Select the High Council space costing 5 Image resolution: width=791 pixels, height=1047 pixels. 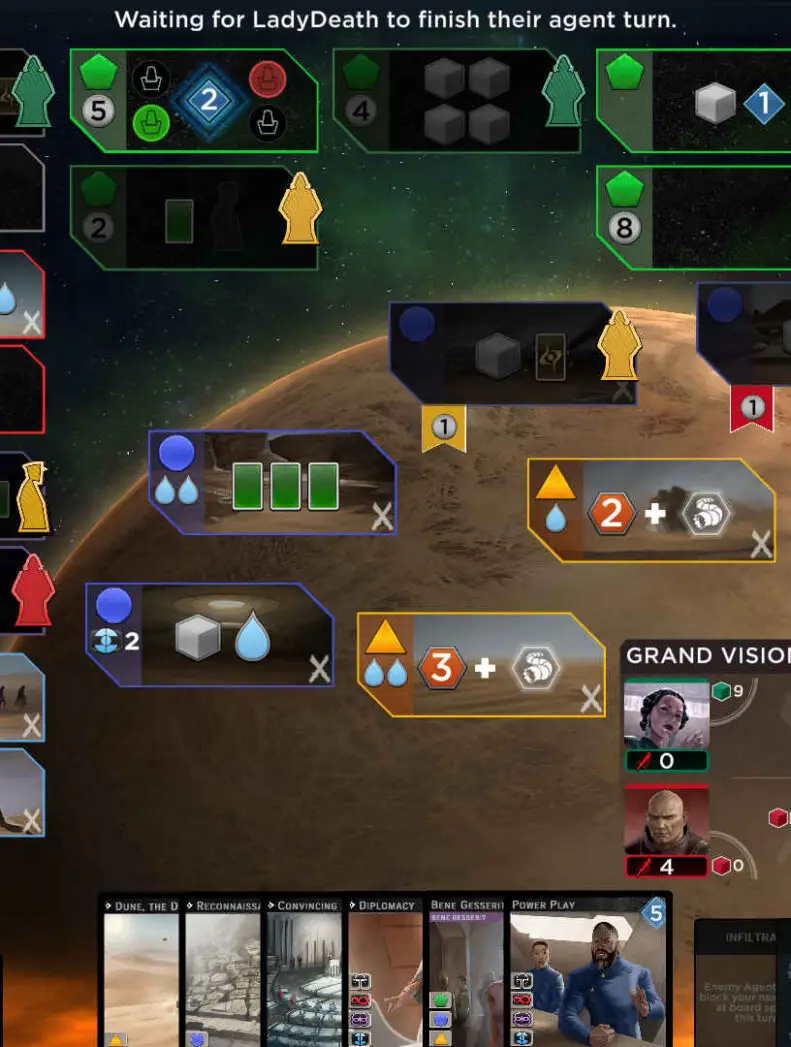click(x=194, y=100)
